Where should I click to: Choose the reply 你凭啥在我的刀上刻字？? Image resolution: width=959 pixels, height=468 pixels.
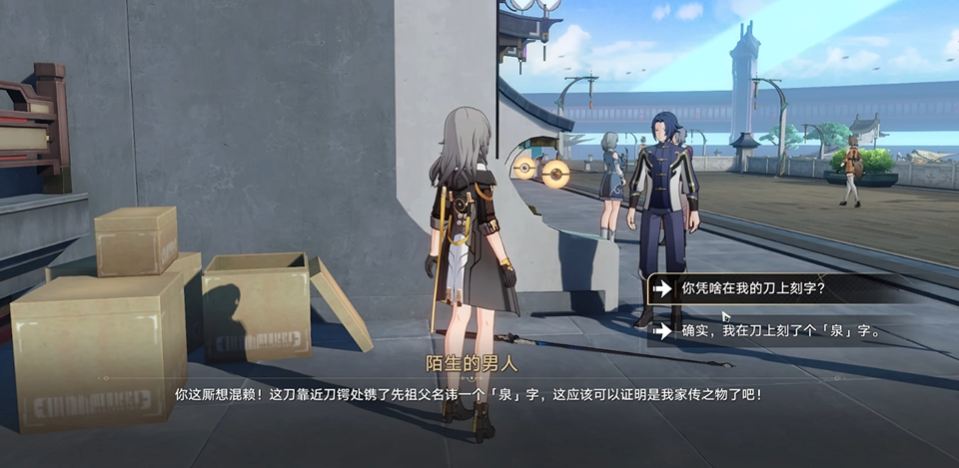[755, 289]
